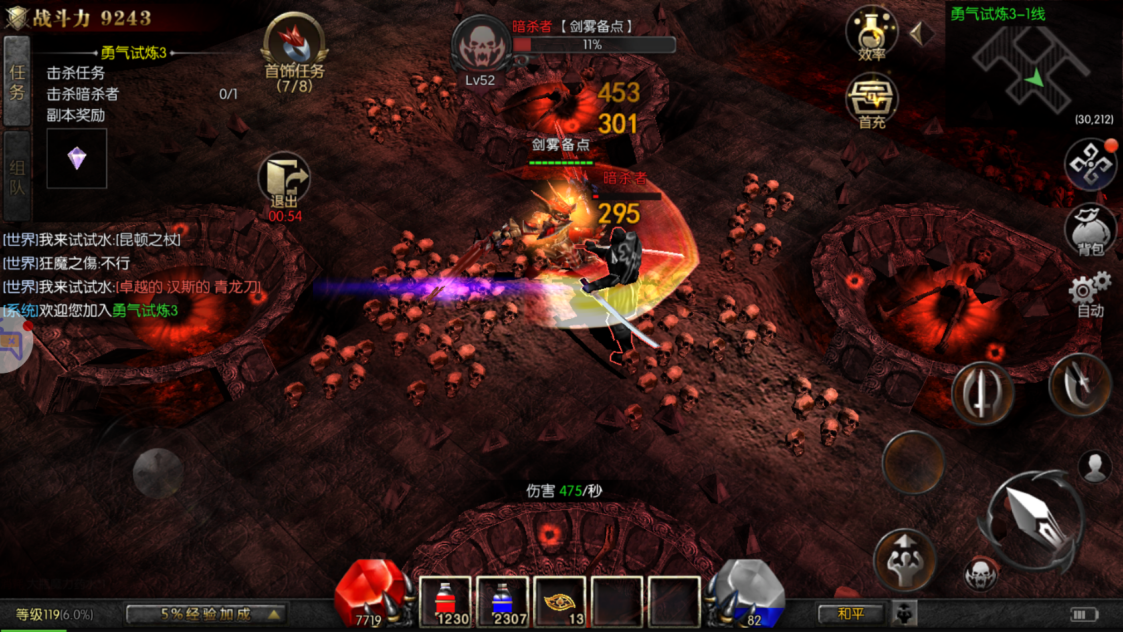
Task: Activate the upper-left sword skill button
Action: [983, 393]
